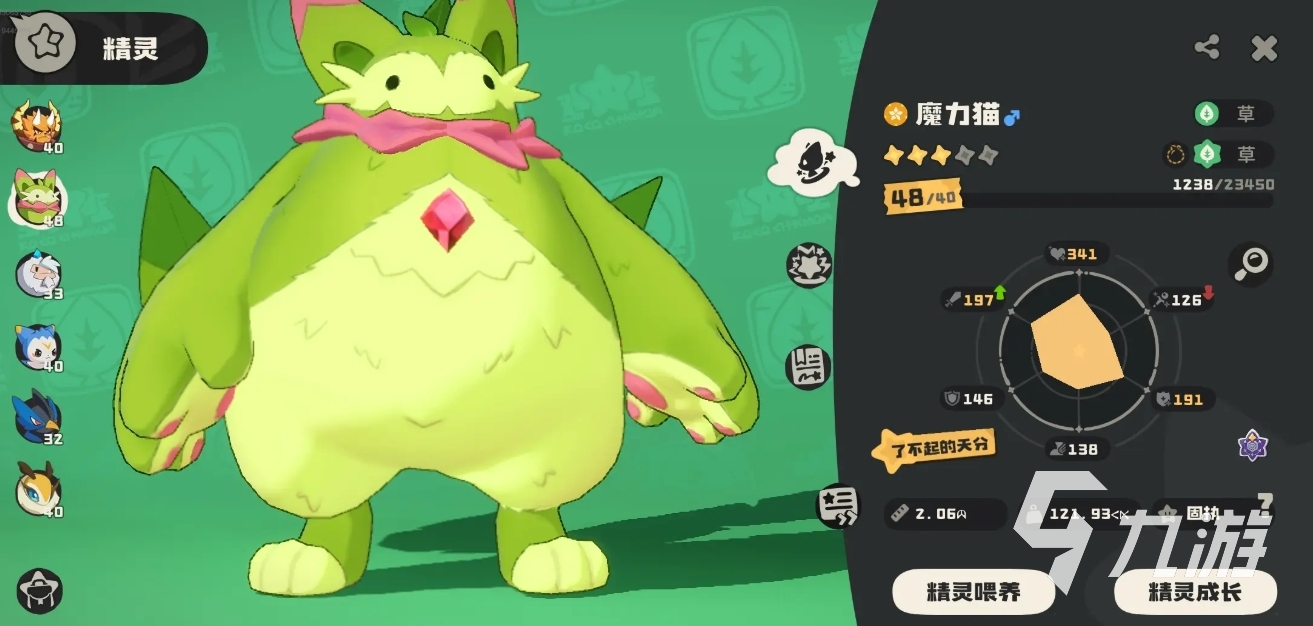This screenshot has width=1313, height=626.
Task: Select the dark blue bird level 32 spirit
Action: pos(38,416)
